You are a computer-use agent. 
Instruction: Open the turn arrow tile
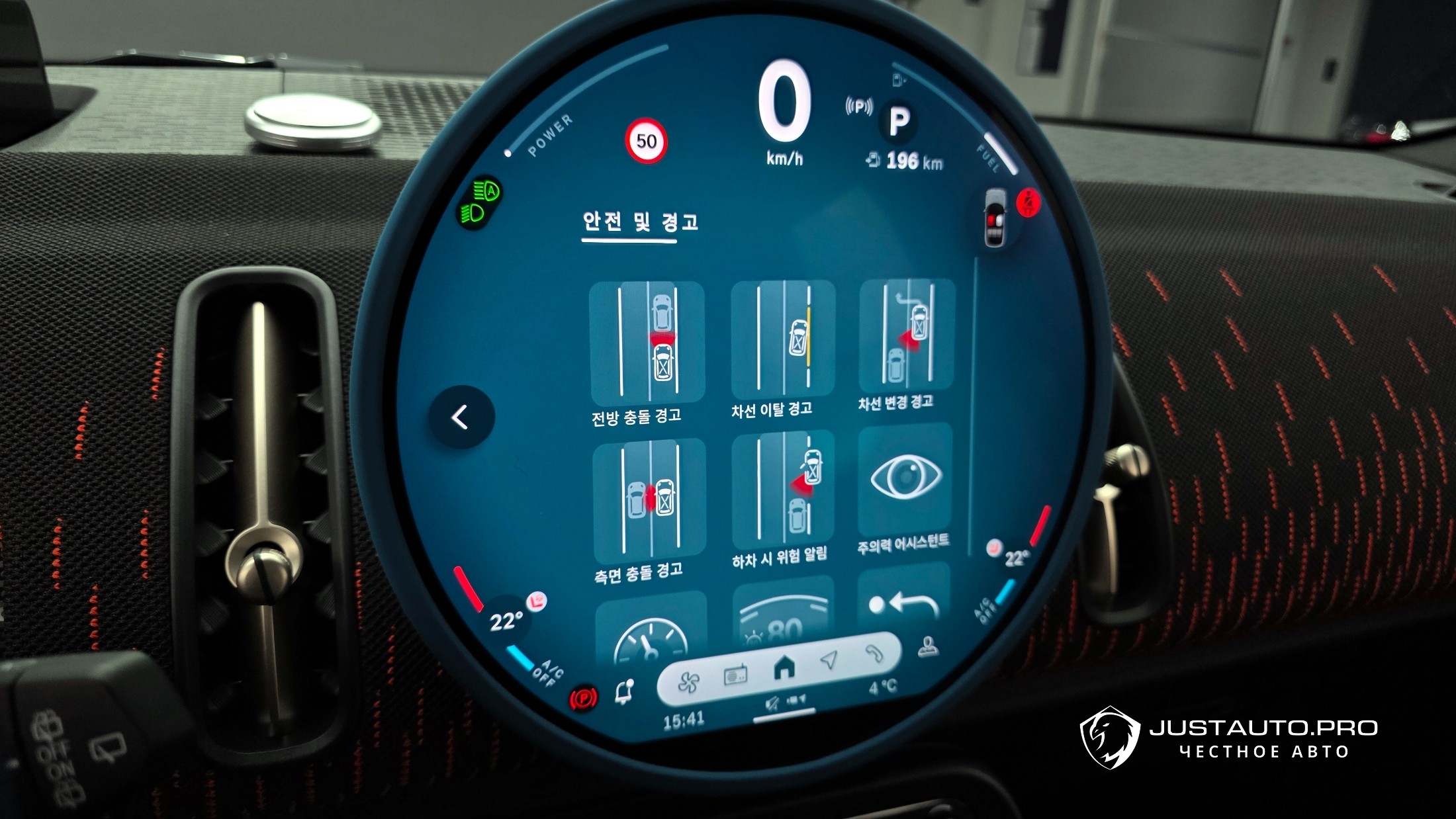[x=903, y=599]
